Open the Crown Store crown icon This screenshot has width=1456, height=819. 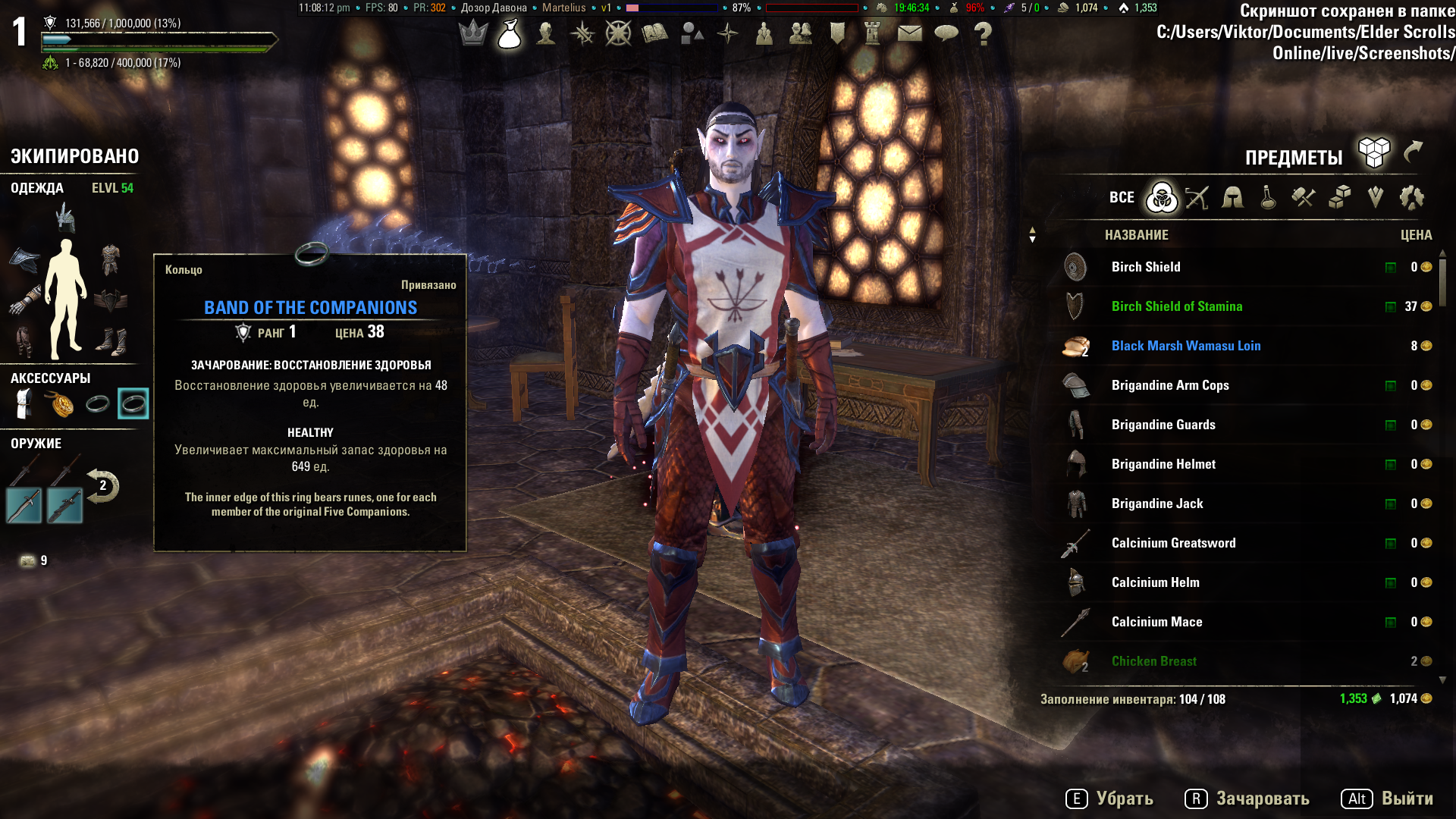pyautogui.click(x=473, y=33)
